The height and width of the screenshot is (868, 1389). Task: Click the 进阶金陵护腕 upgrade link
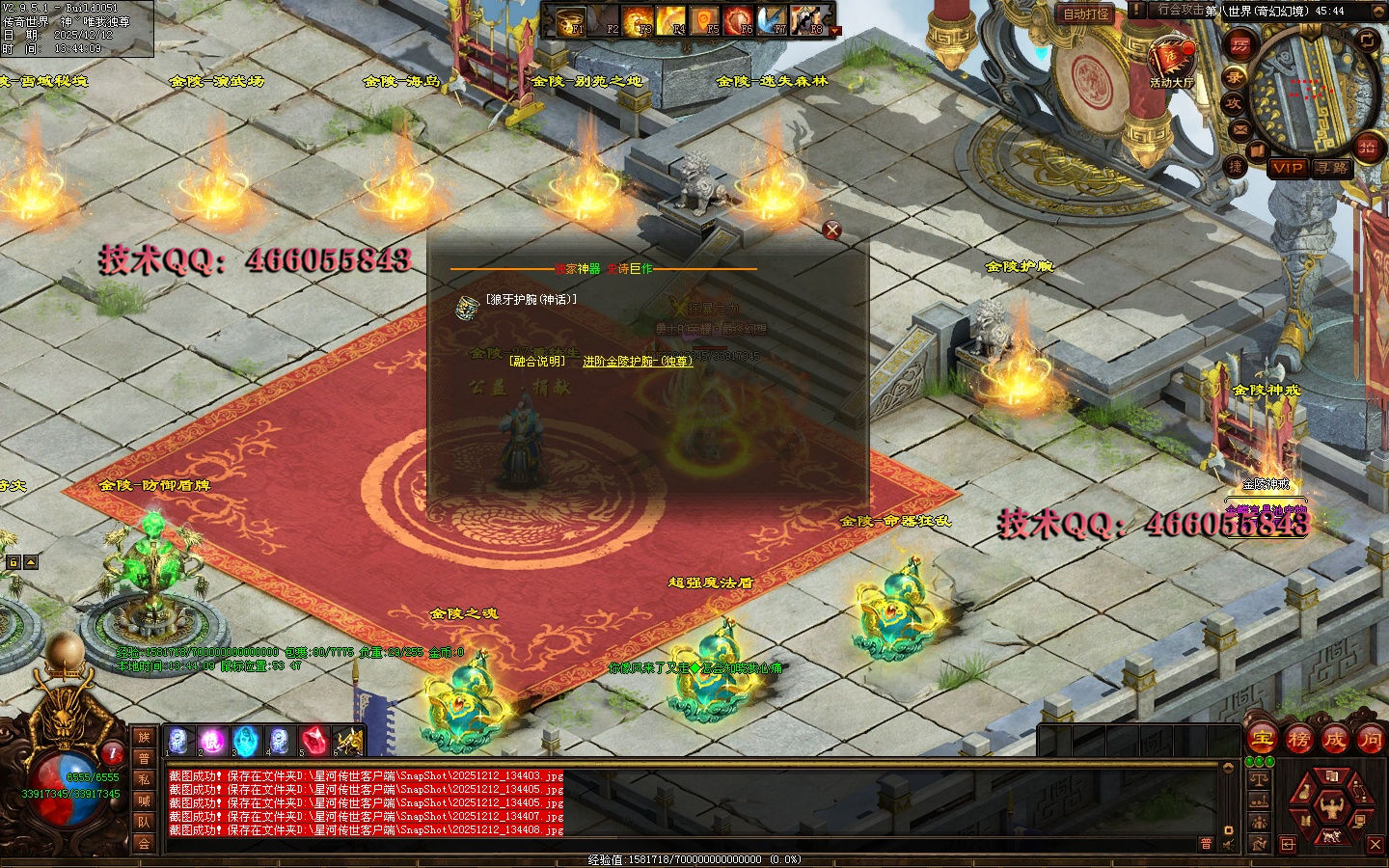pos(638,362)
